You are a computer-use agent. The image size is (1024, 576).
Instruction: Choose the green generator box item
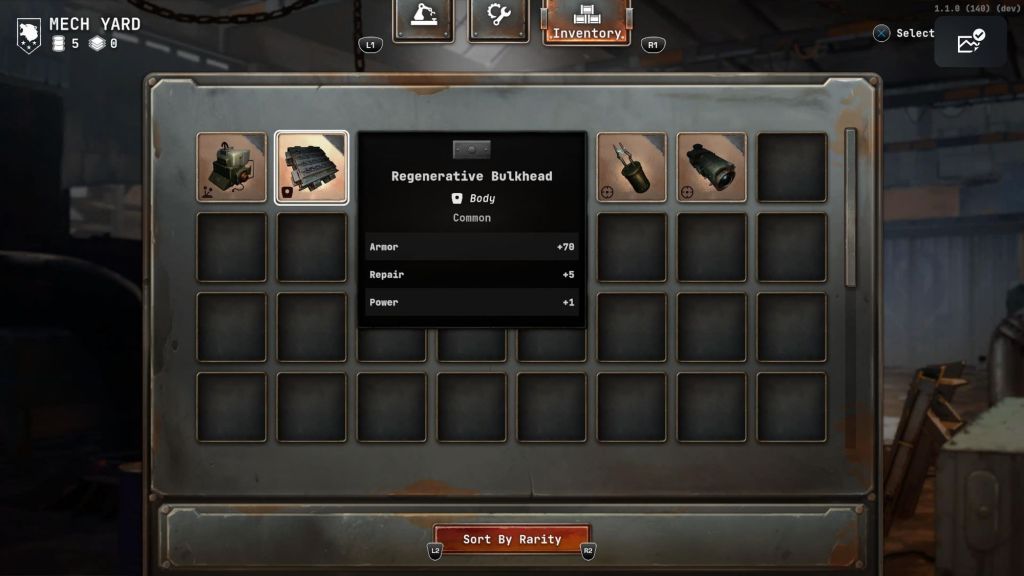tap(232, 167)
